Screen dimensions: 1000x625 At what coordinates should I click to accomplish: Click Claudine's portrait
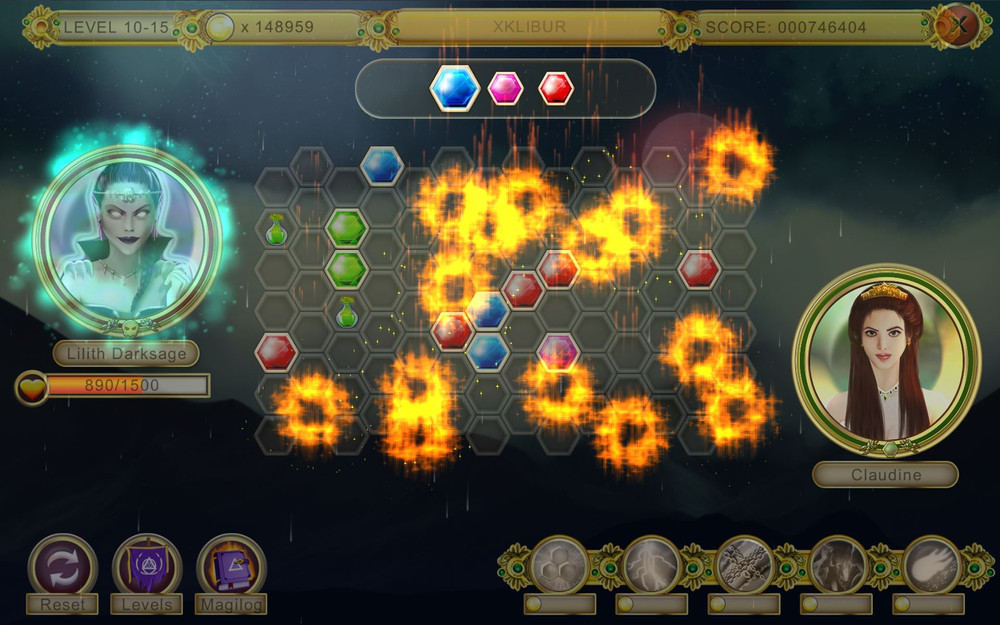coord(886,360)
